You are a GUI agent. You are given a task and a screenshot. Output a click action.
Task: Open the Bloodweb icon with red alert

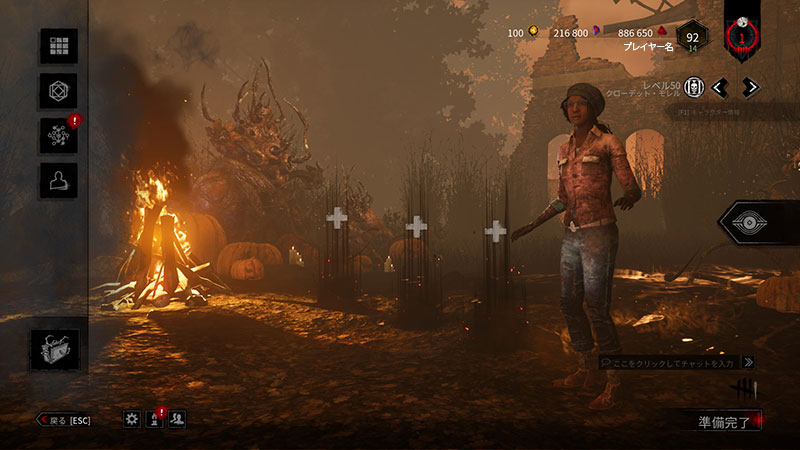(x=58, y=136)
